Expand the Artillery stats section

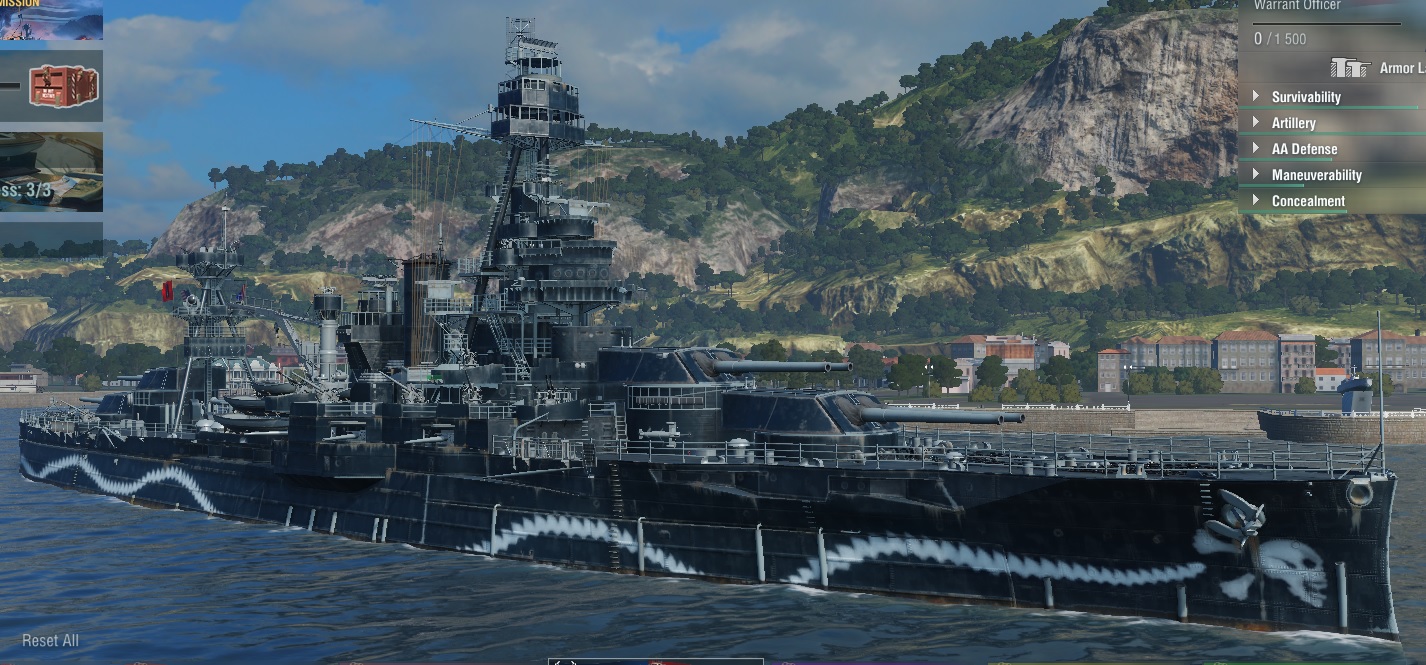pos(1293,123)
